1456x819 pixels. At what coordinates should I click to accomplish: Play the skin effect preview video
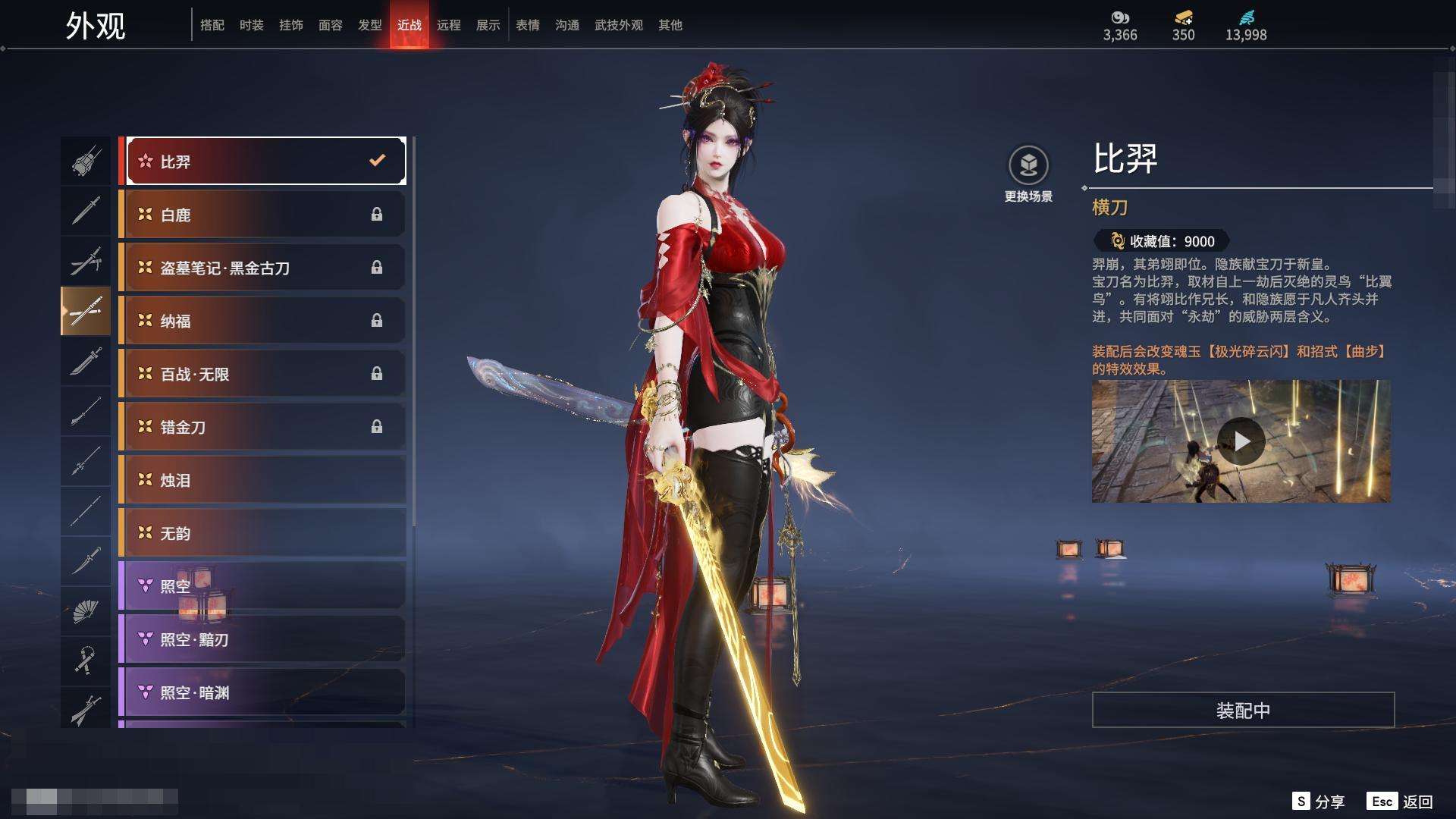[x=1241, y=441]
